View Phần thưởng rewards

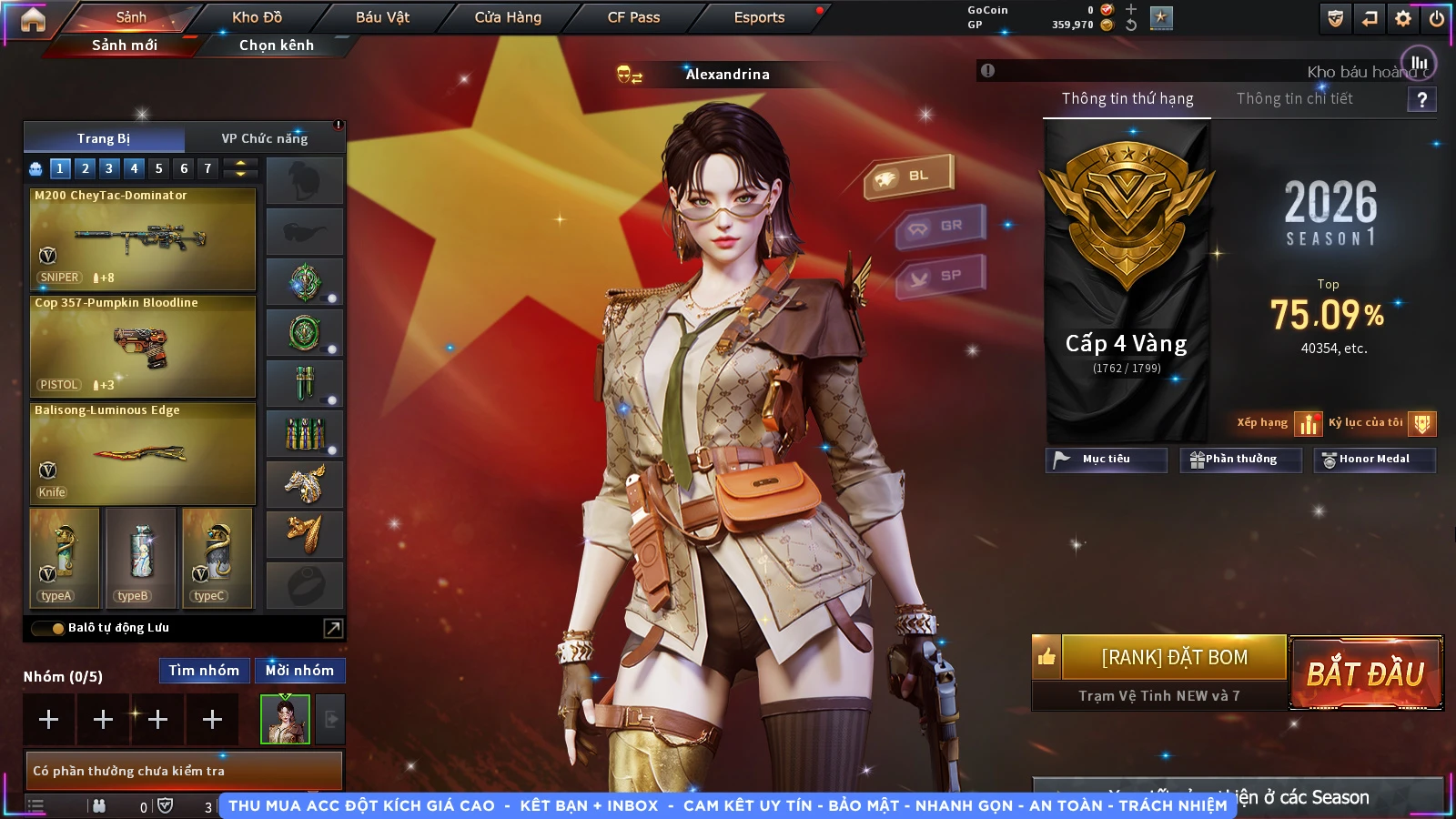point(1239,460)
